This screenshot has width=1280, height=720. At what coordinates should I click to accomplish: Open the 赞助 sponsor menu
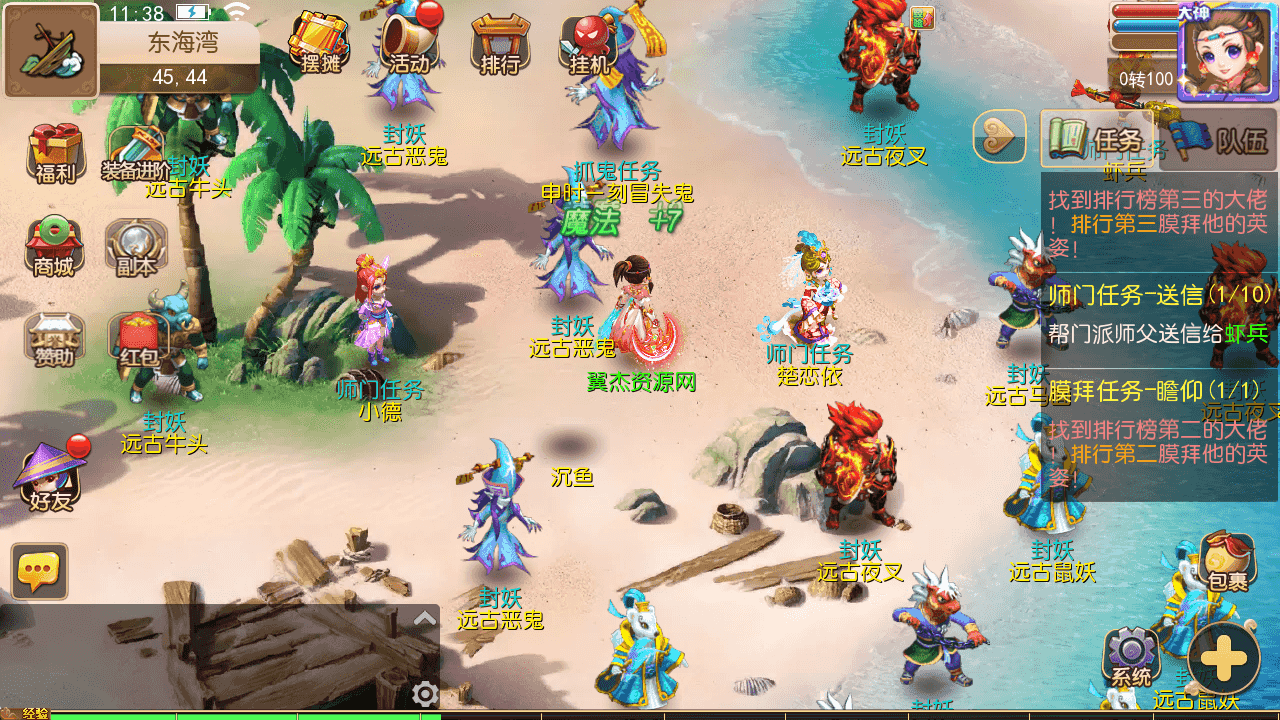click(x=54, y=338)
